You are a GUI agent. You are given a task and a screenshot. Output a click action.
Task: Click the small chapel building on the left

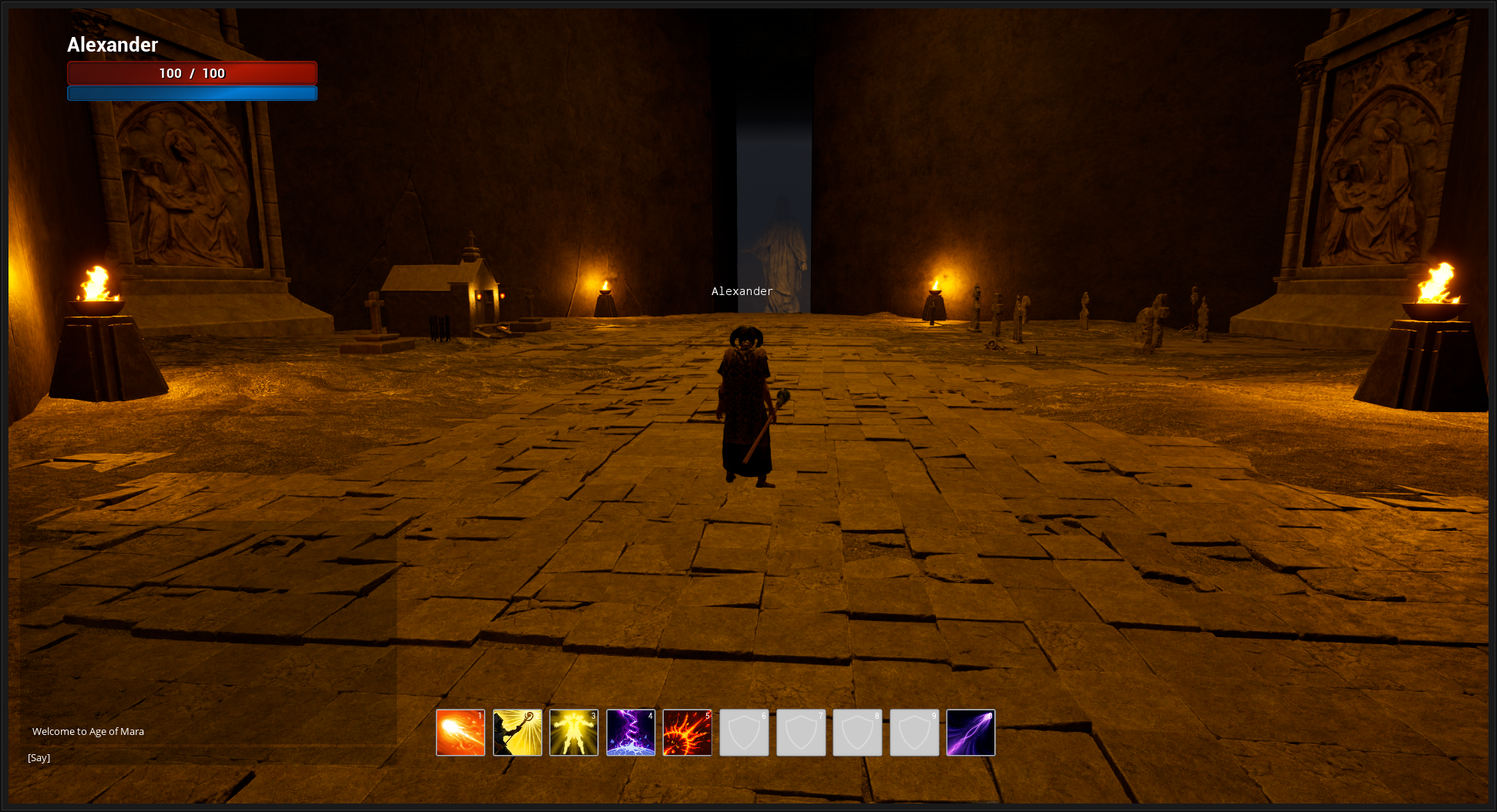coord(439,293)
